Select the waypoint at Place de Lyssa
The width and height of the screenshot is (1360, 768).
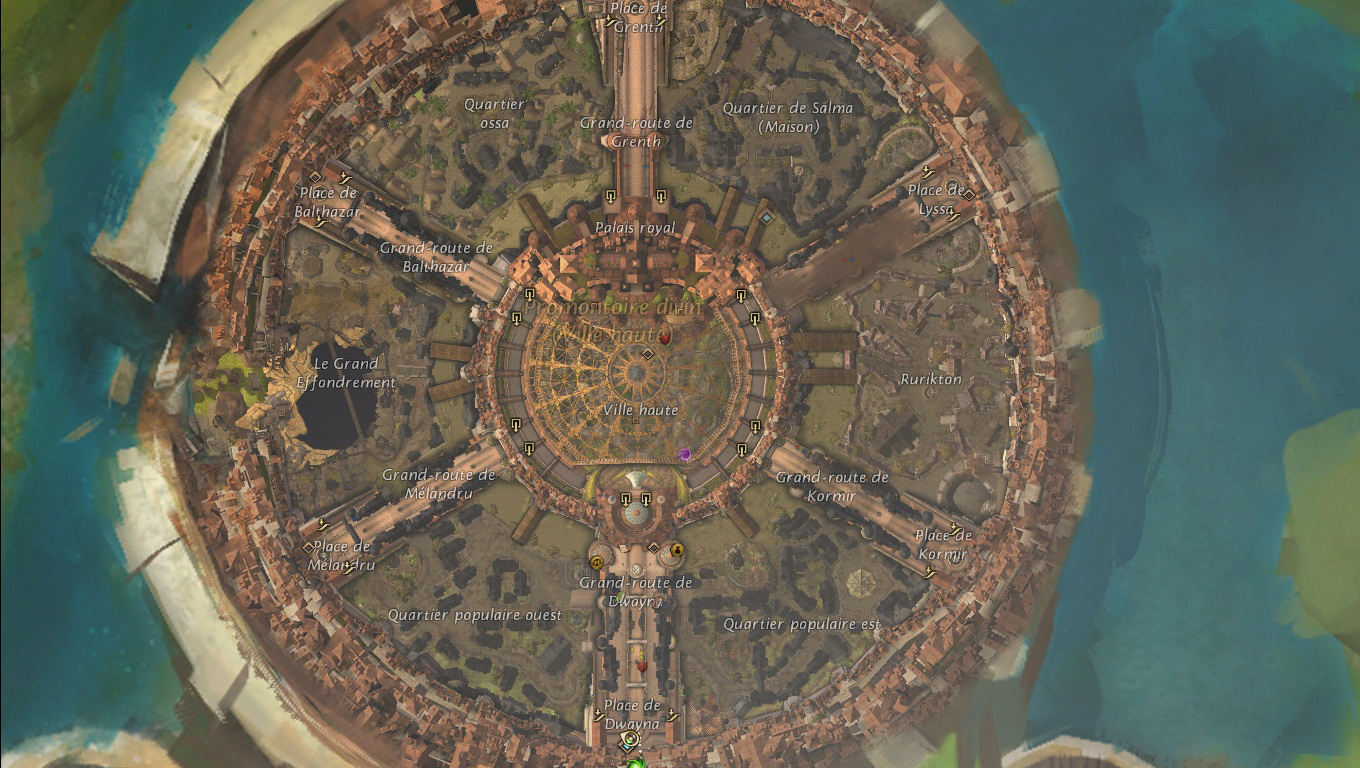pos(968,193)
